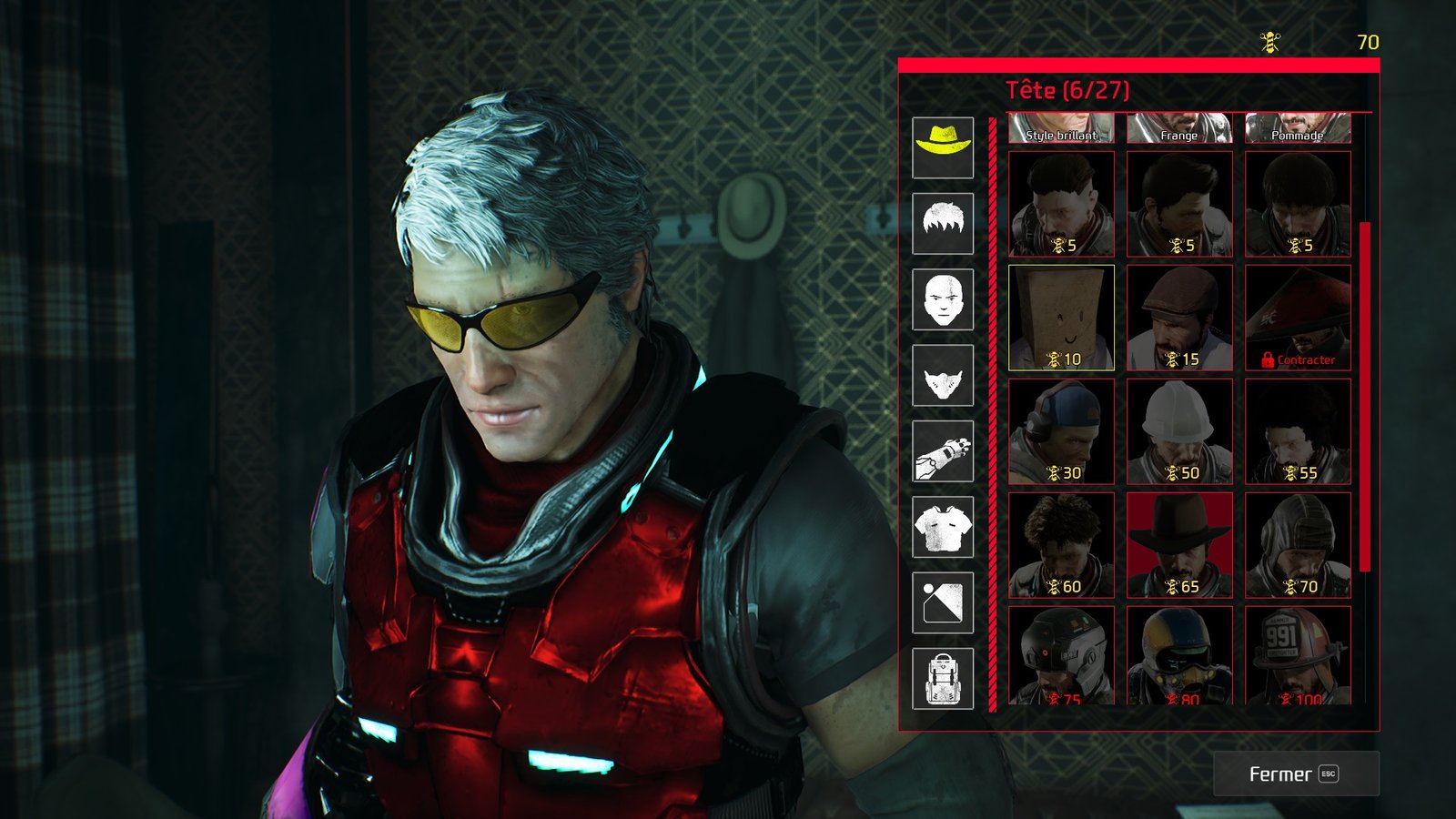Select the paper bag head item
The height and width of the screenshot is (819, 1456).
tap(1061, 318)
